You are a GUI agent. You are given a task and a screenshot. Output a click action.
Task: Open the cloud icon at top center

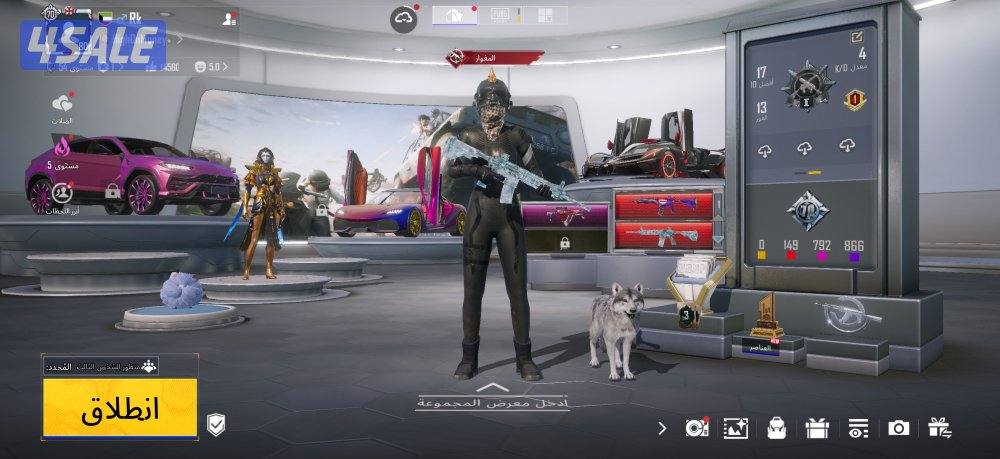click(x=404, y=17)
